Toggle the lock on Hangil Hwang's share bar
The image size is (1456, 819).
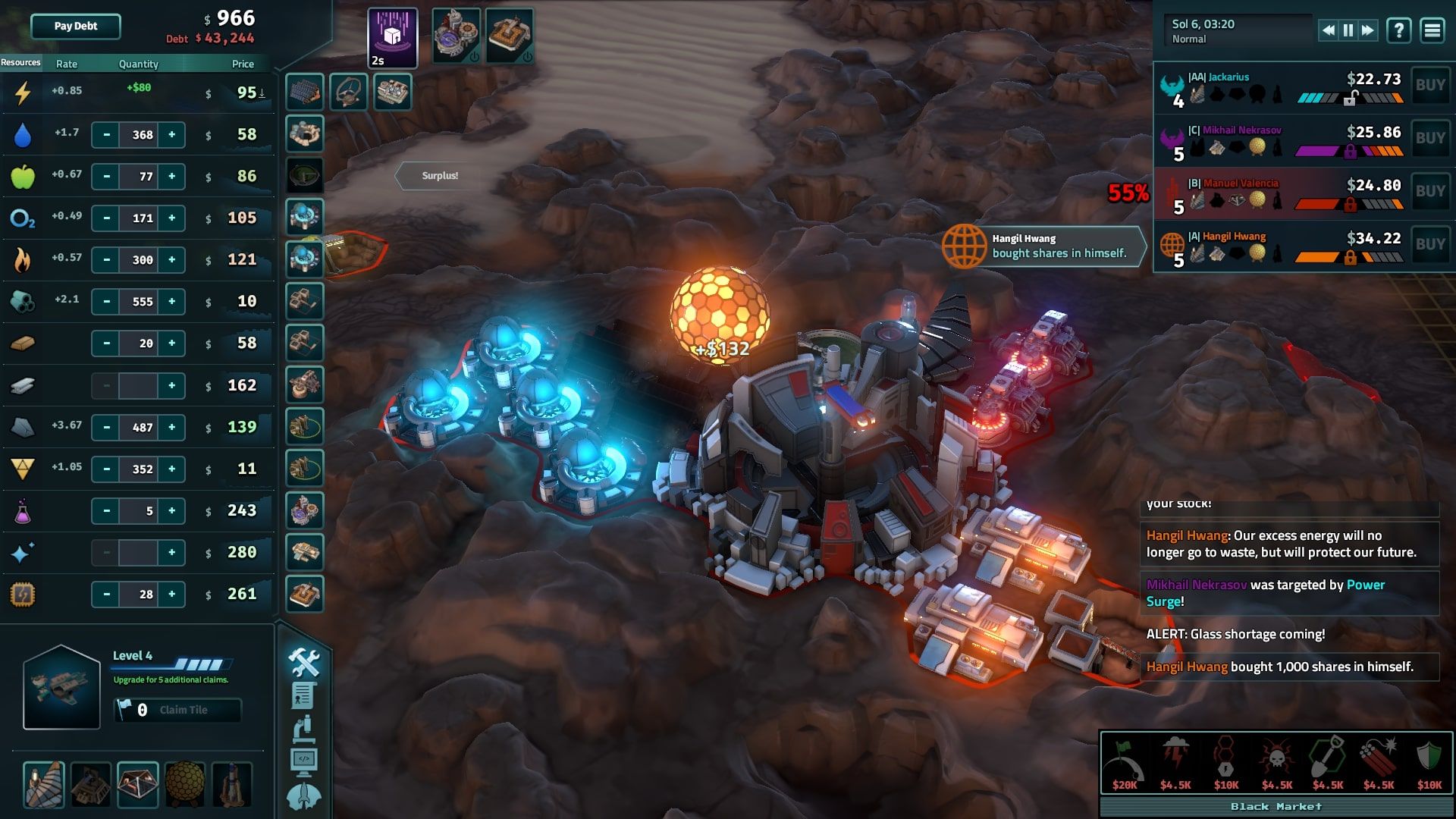(x=1351, y=257)
